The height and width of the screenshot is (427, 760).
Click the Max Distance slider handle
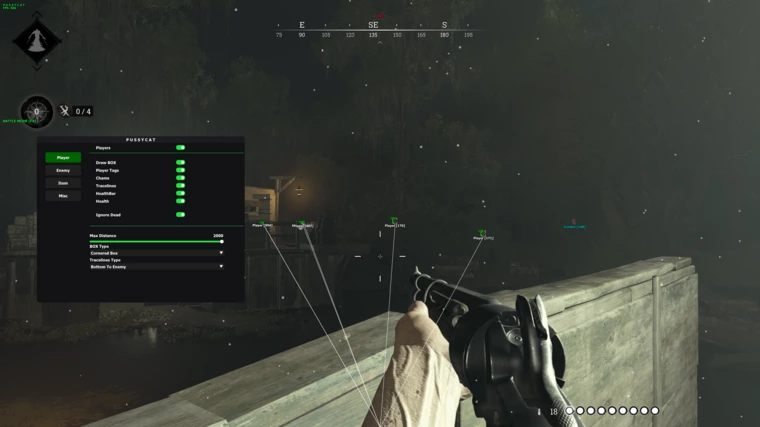[x=221, y=241]
